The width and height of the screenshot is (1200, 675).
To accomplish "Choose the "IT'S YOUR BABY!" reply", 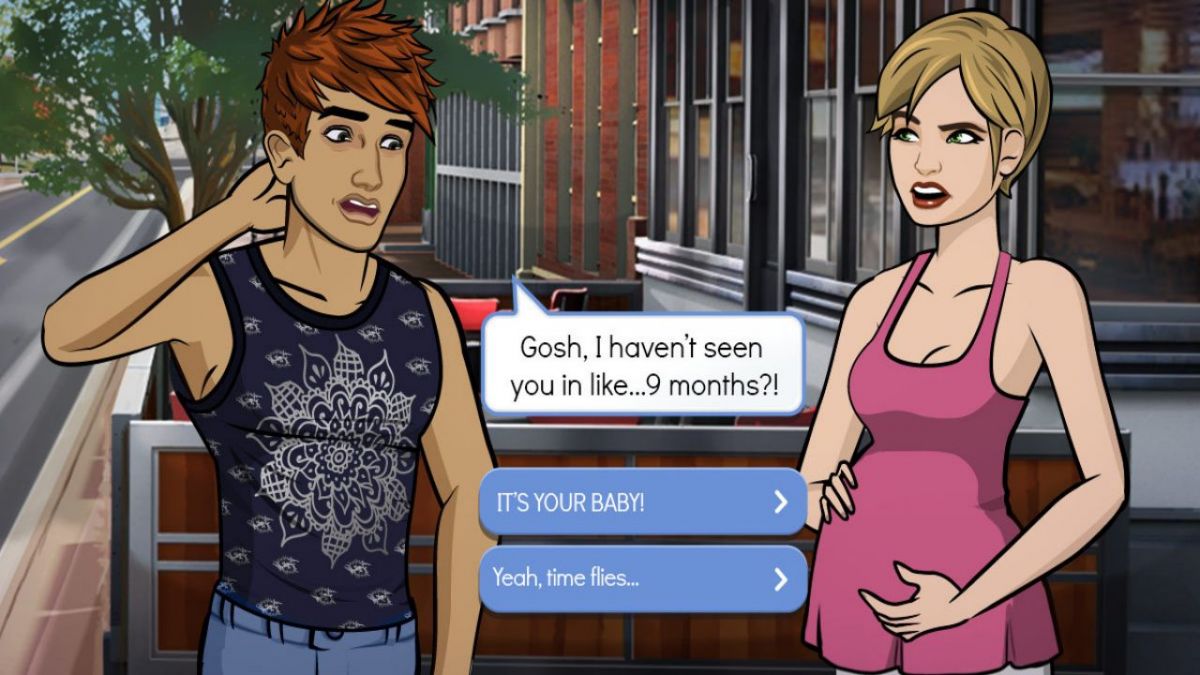I will click(x=642, y=502).
